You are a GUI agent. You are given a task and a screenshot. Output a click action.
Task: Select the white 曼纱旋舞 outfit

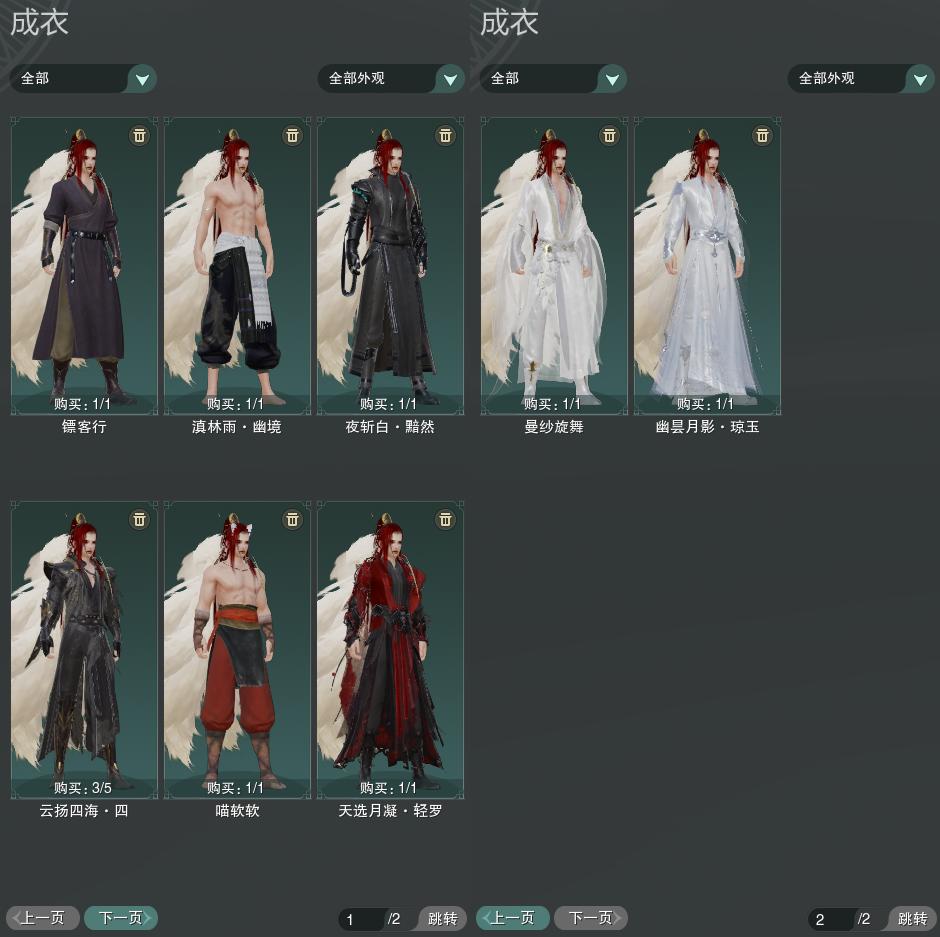(x=554, y=265)
